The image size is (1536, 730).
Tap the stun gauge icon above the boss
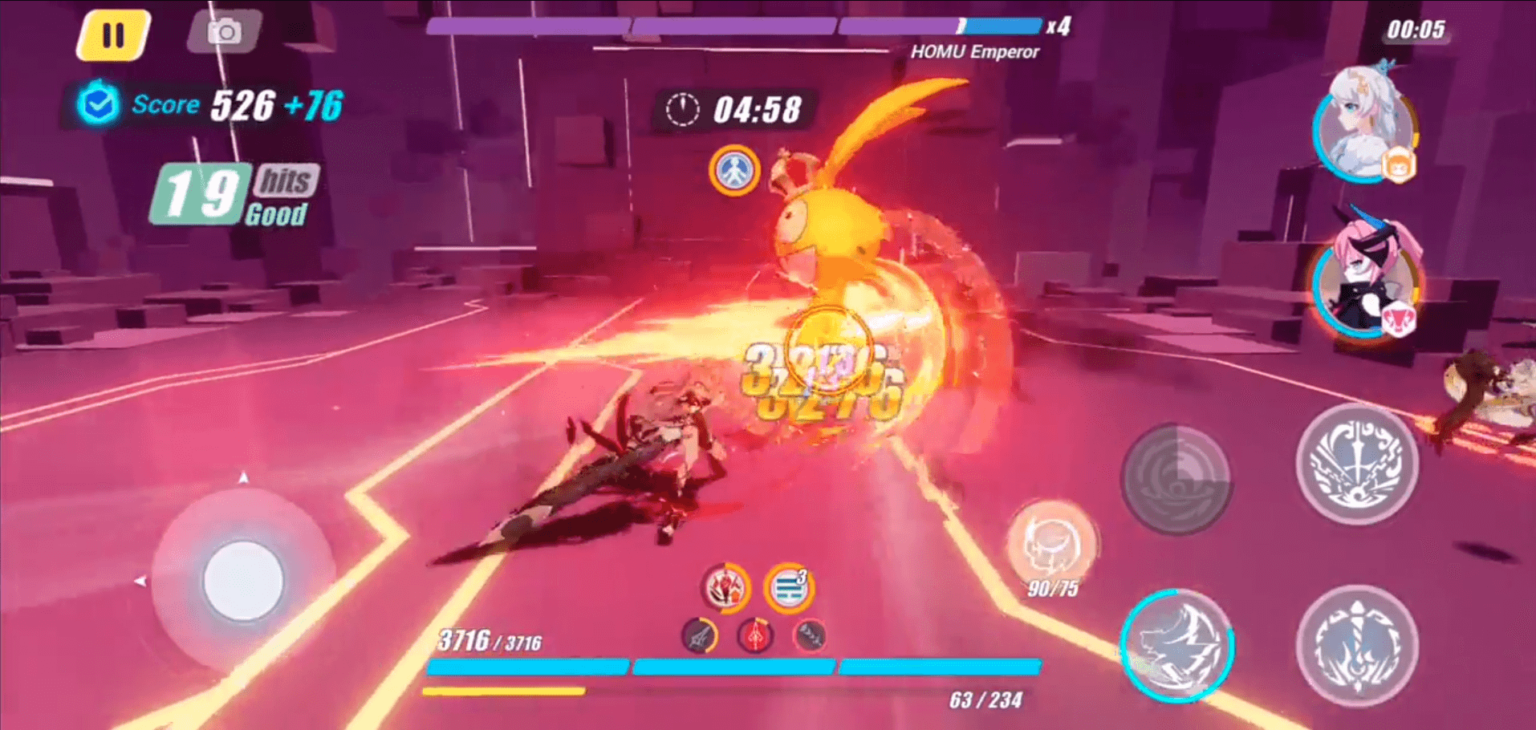(x=735, y=170)
